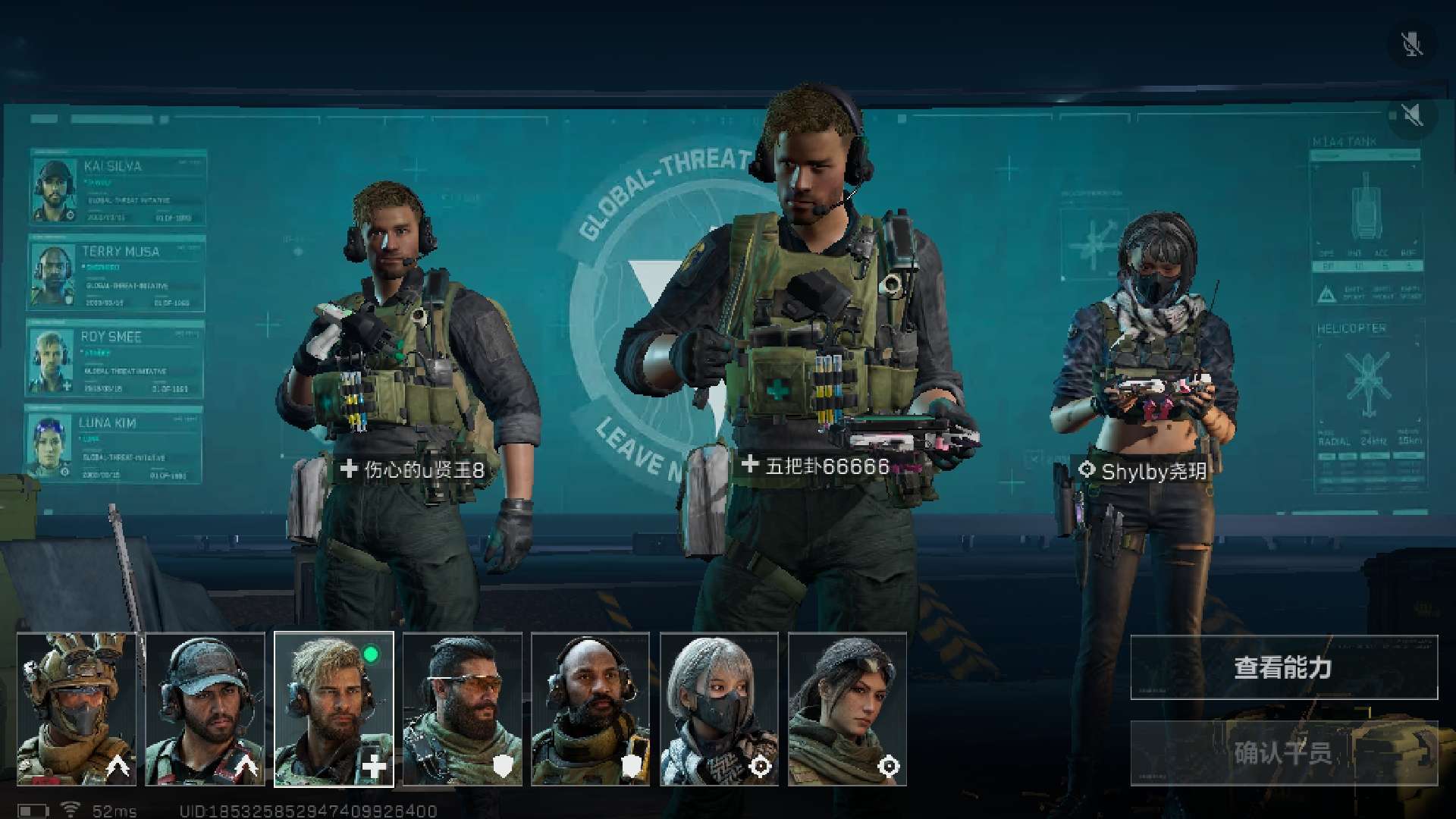Pick the dark-haired female recon operator
The image size is (1456, 819).
click(x=847, y=709)
